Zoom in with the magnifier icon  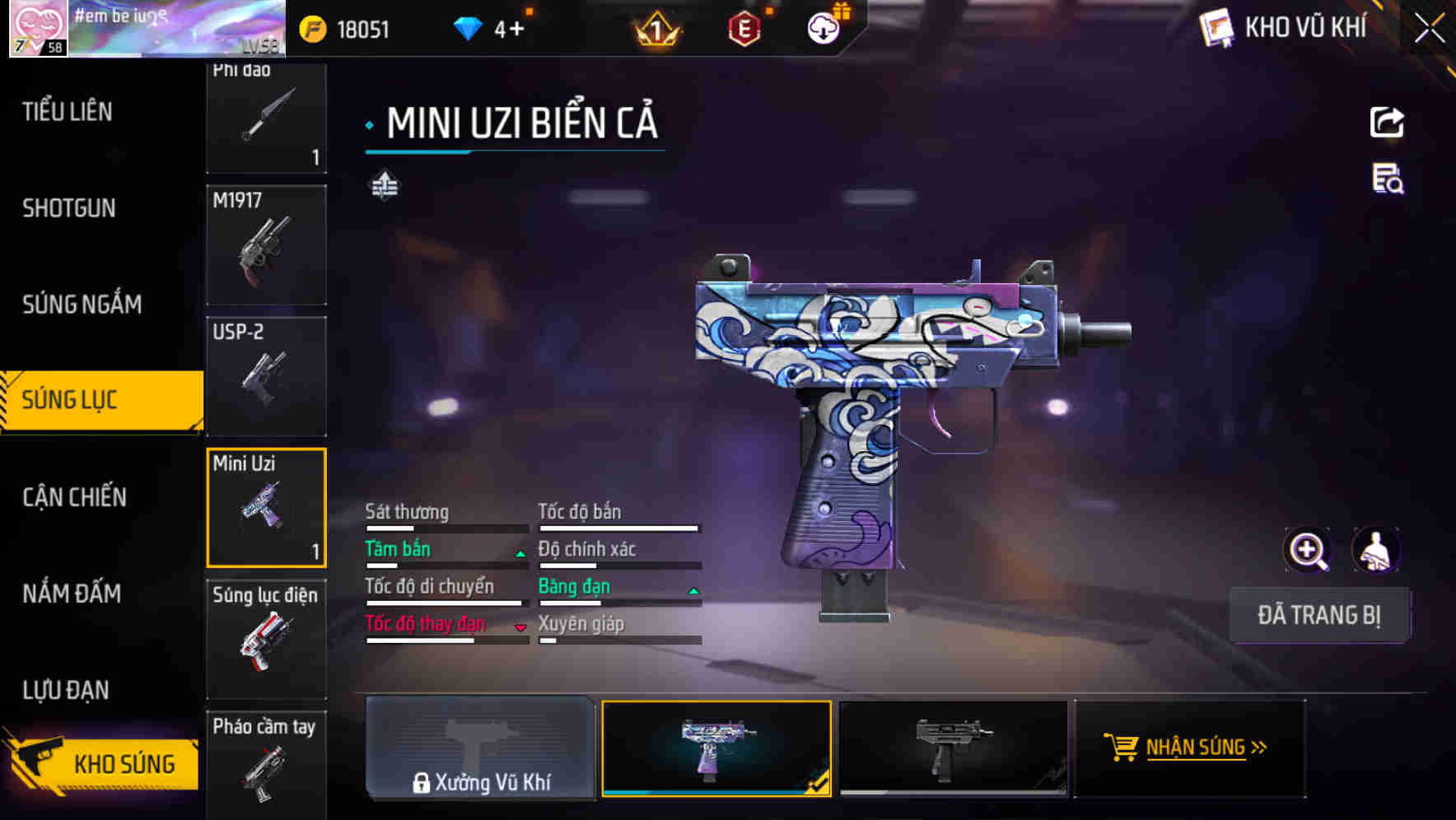[x=1307, y=550]
